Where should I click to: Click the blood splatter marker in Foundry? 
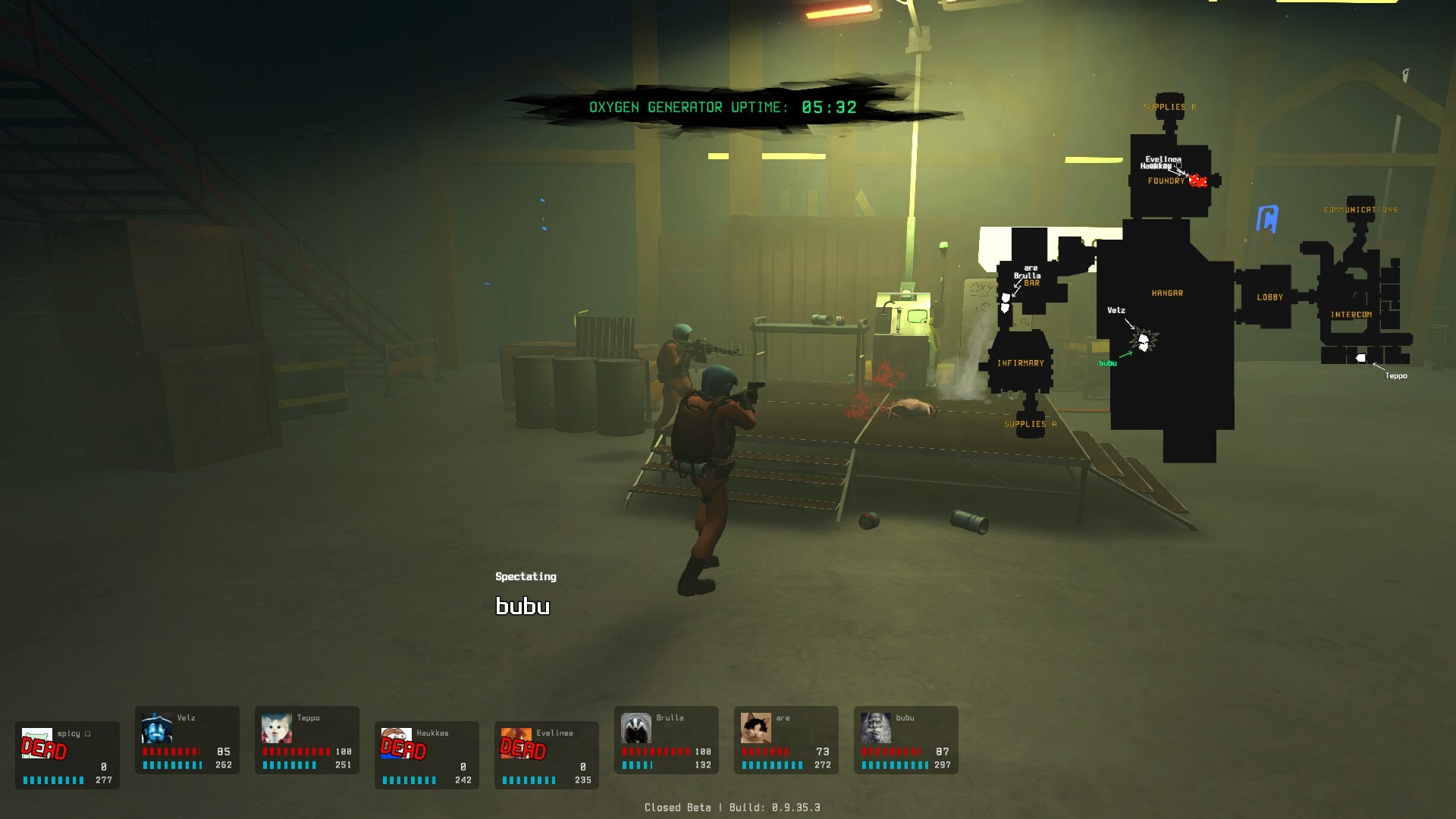pos(1200,180)
